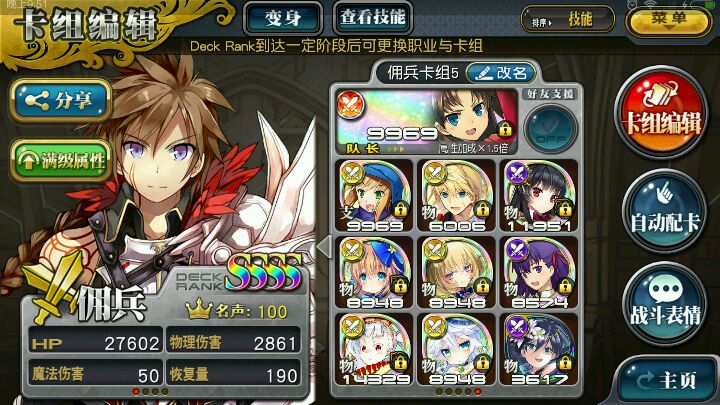The image size is (720, 405).
Task: Return to 主页 home screen
Action: pos(667,379)
